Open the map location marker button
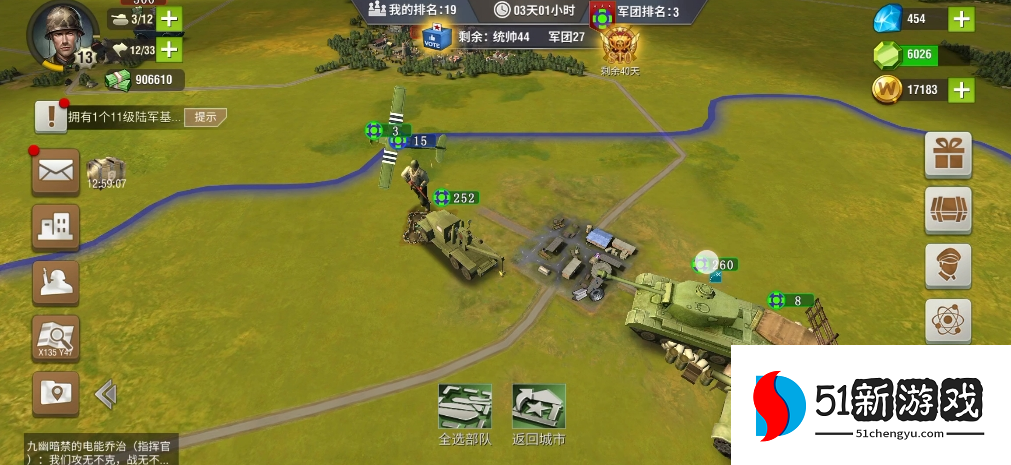The width and height of the screenshot is (1011, 465). coord(56,393)
